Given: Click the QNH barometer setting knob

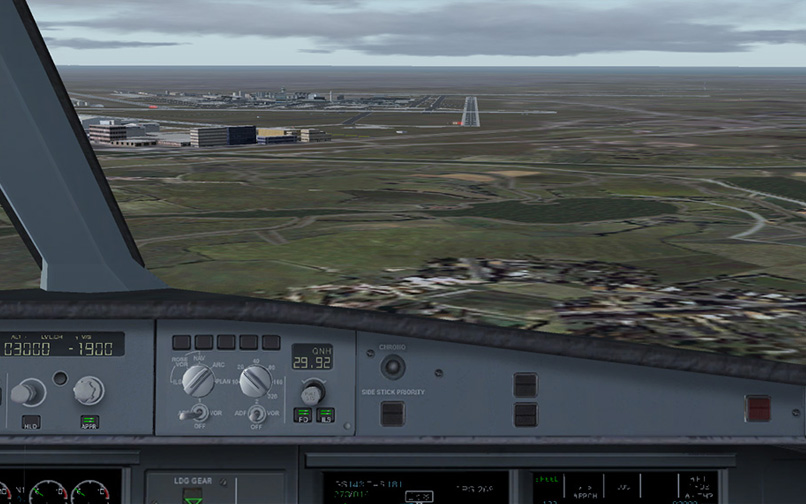Looking at the screenshot, I should click(313, 390).
